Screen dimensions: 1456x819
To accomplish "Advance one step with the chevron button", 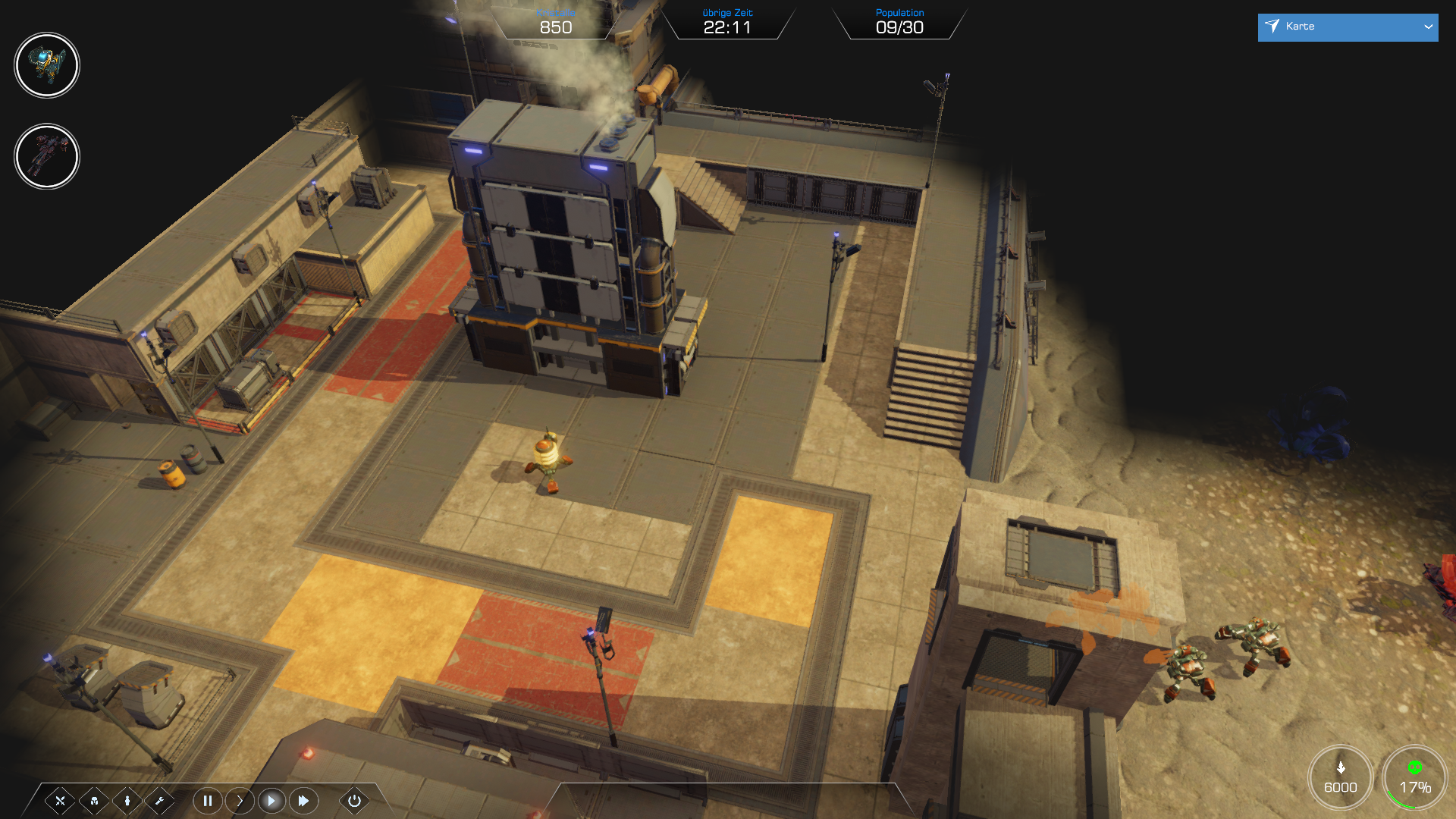I will (240, 801).
